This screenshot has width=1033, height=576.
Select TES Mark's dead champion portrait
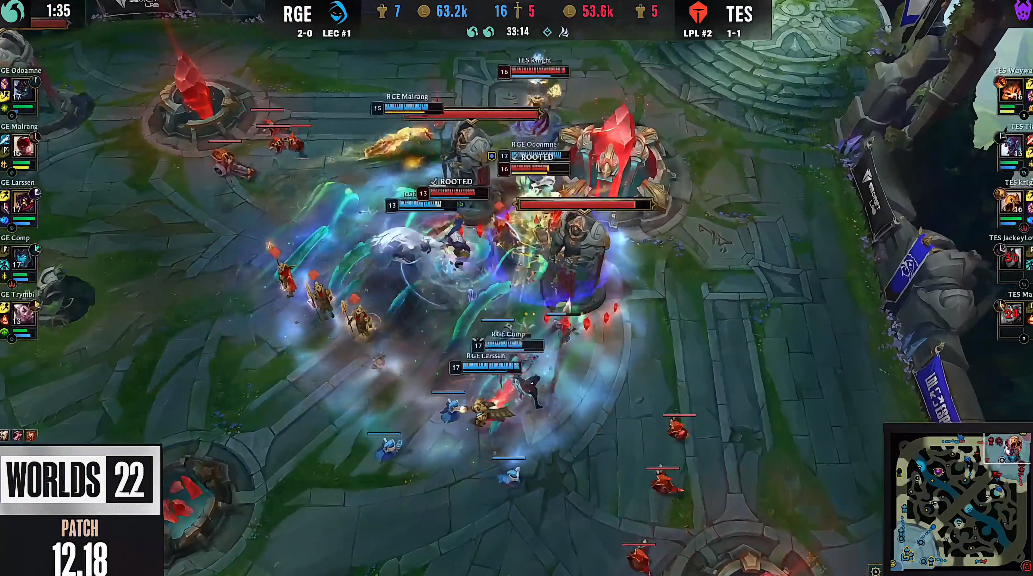pos(1012,314)
